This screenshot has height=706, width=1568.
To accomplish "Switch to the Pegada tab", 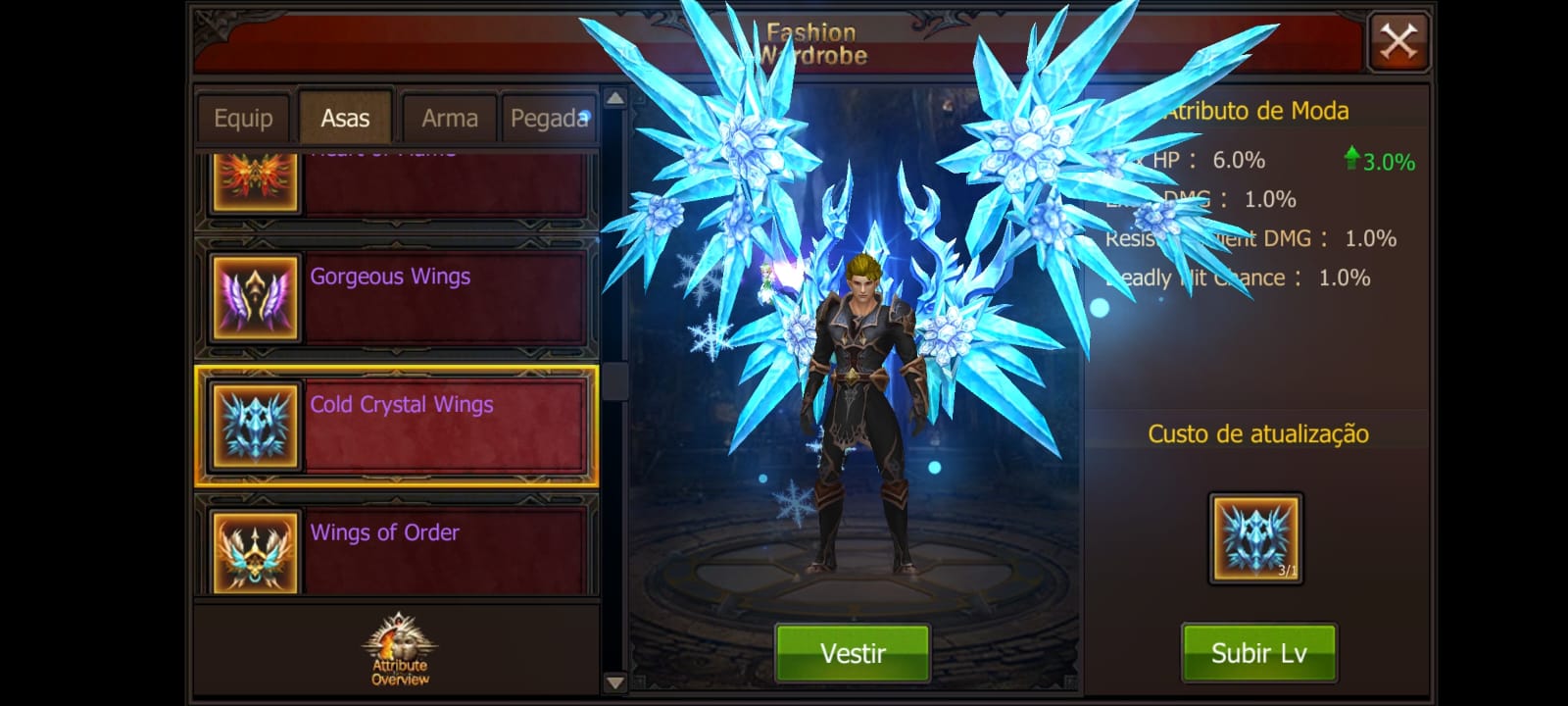I will point(549,119).
